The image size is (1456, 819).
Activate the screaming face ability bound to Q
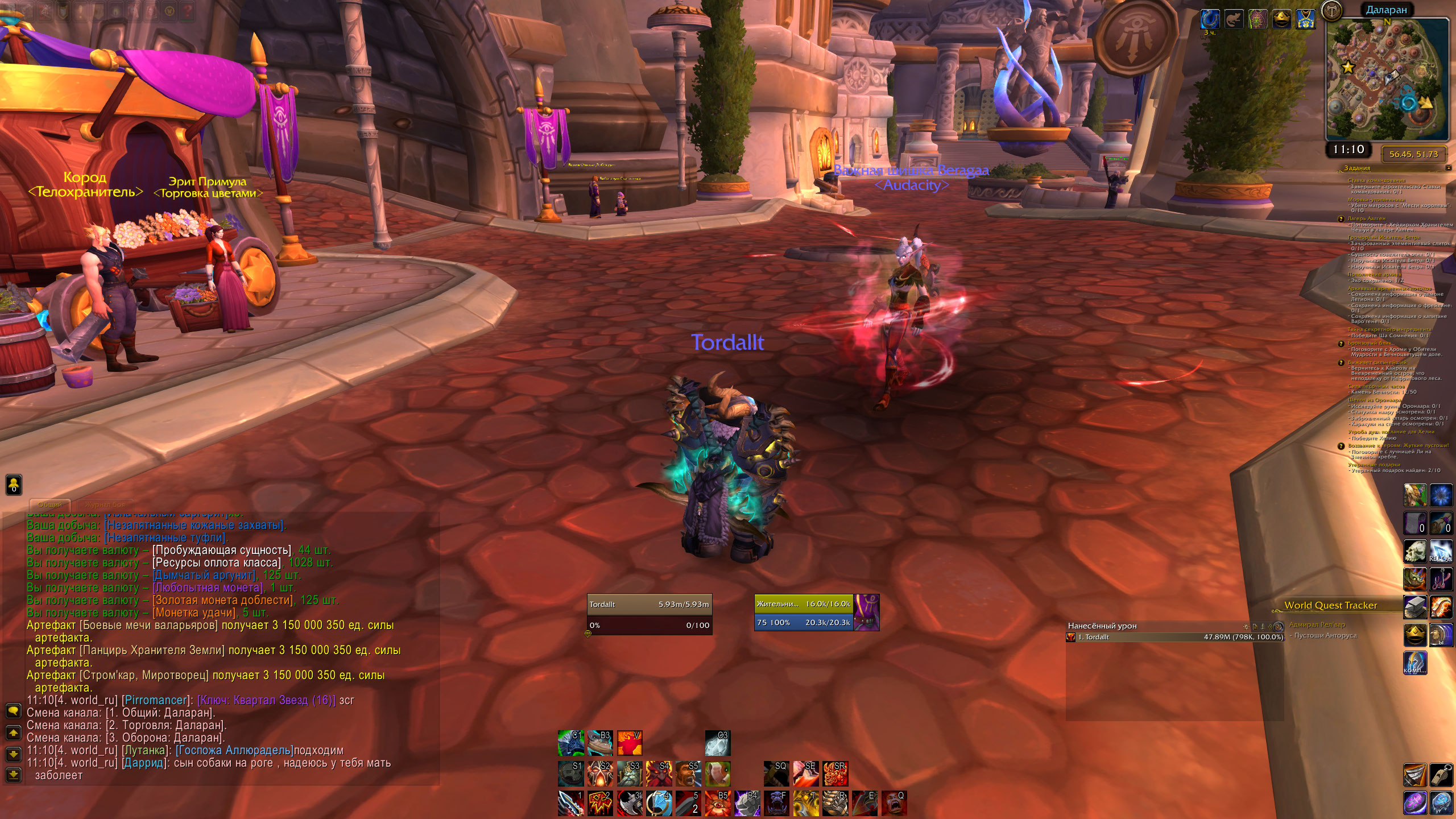click(894, 803)
